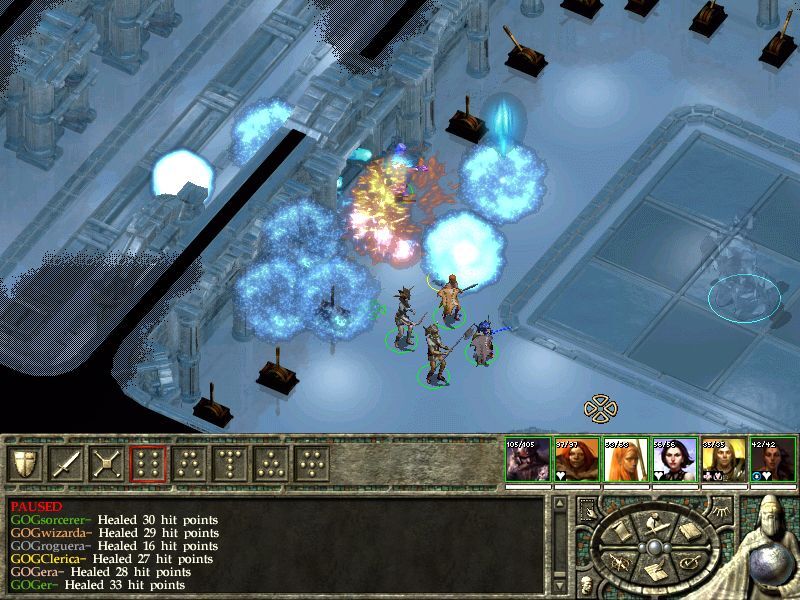Click the crossed-bars stop action button
The image size is (800, 600).
108,464
